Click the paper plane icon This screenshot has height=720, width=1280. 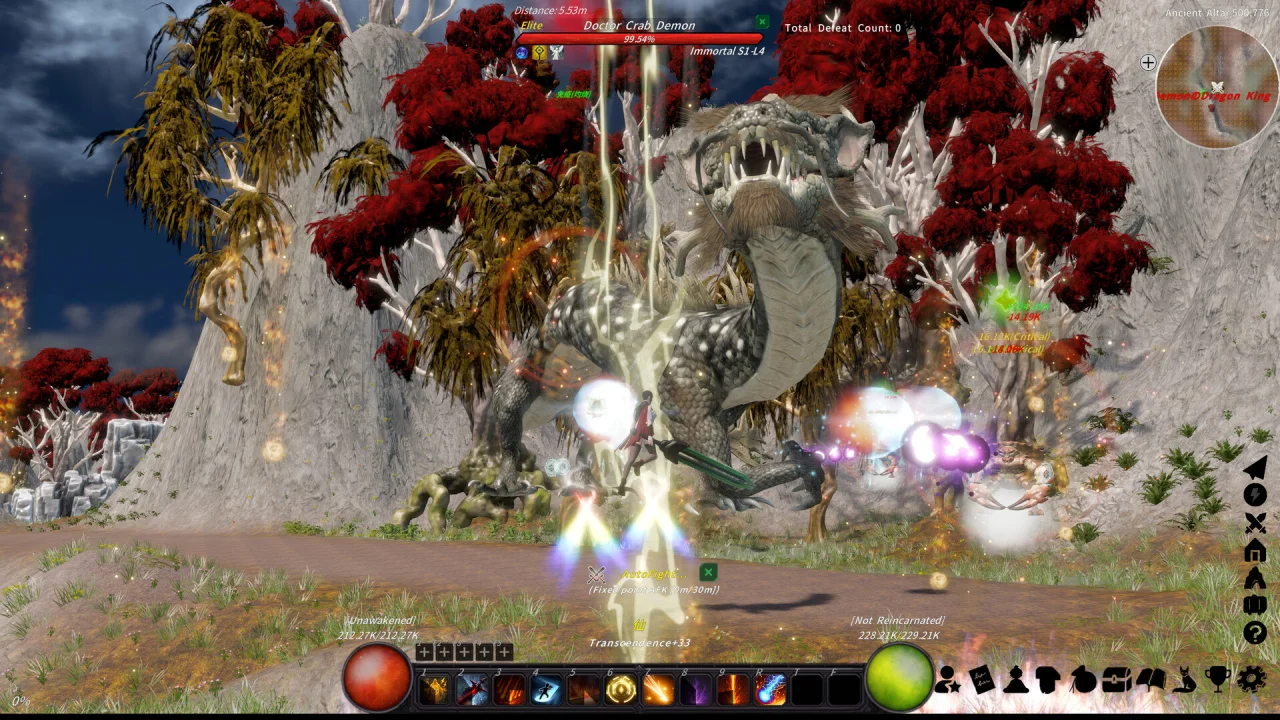[x=1255, y=468]
